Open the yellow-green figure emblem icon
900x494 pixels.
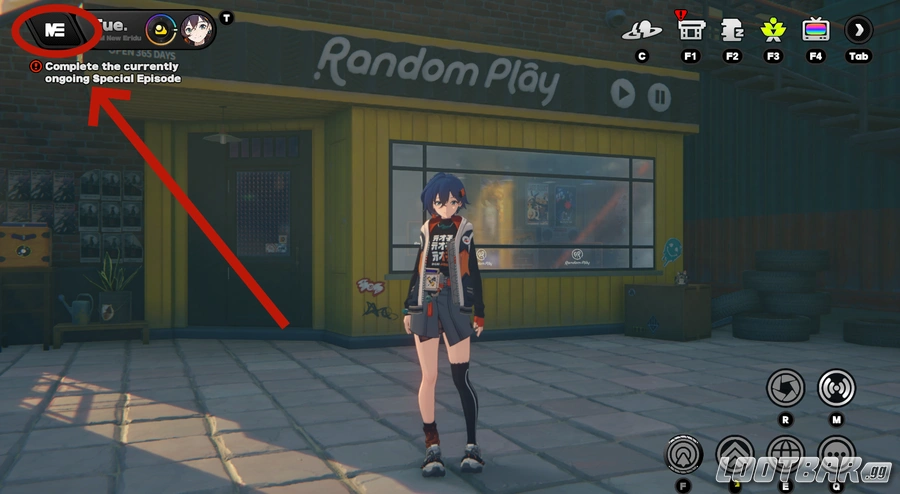pos(773,29)
